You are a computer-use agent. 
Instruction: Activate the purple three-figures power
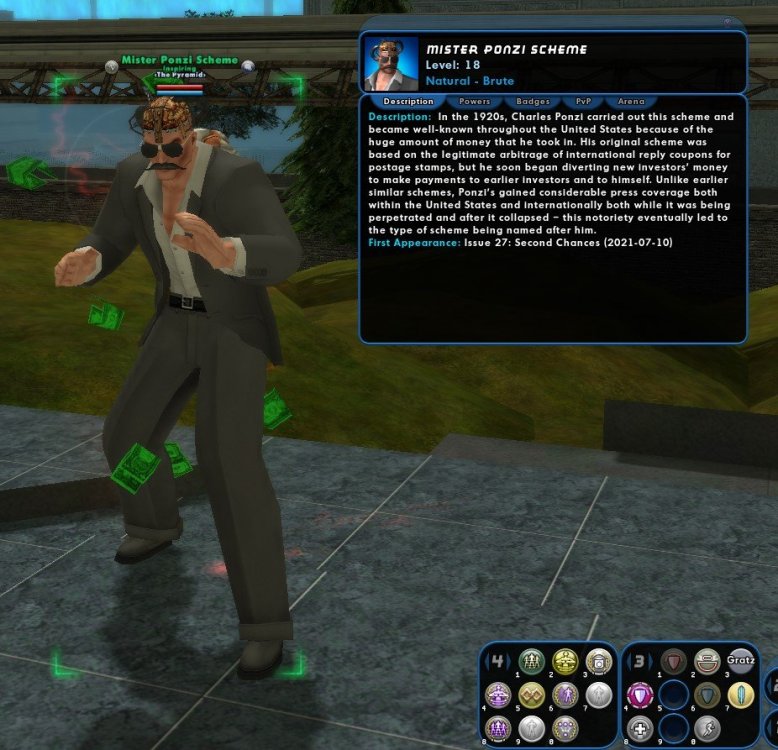(x=498, y=728)
